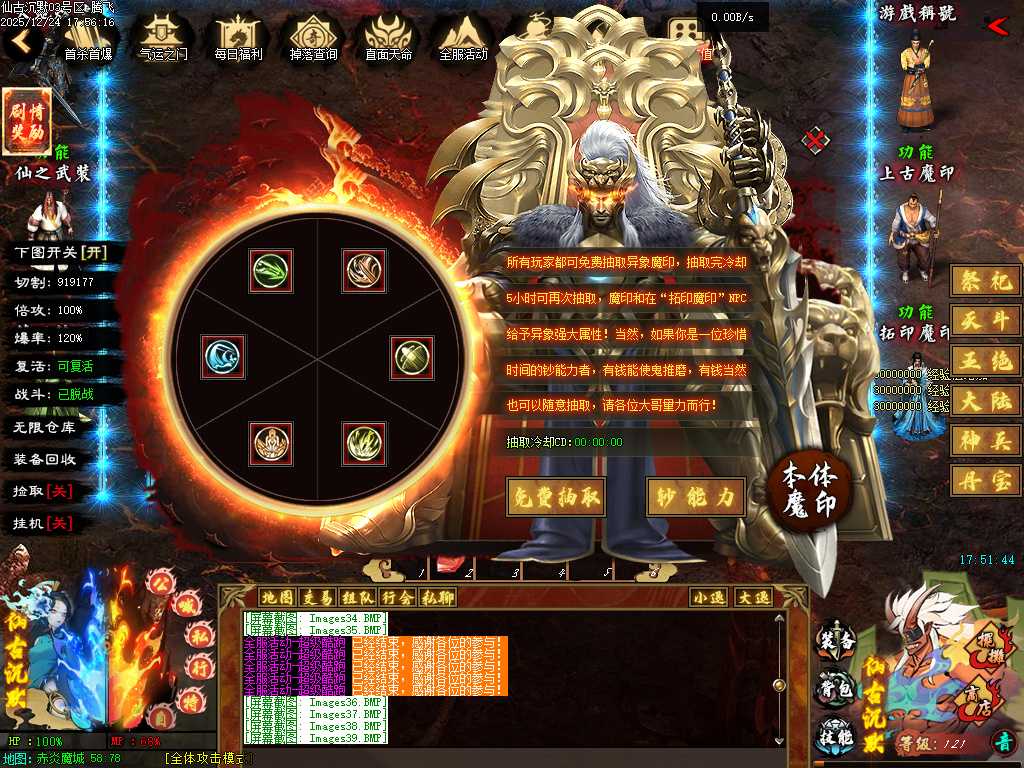
Task: Open the 技能 skills icon
Action: [x=836, y=738]
